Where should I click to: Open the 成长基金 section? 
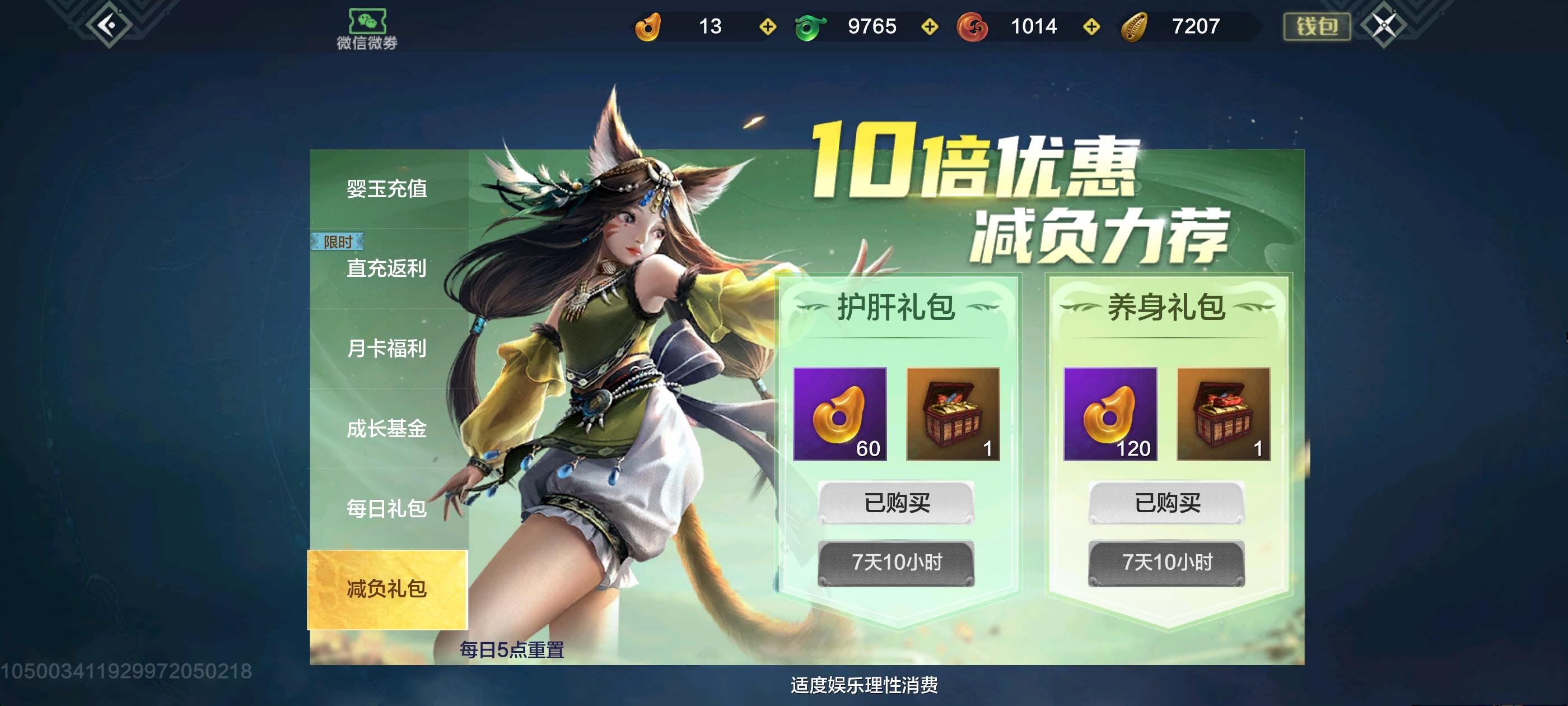click(x=386, y=429)
